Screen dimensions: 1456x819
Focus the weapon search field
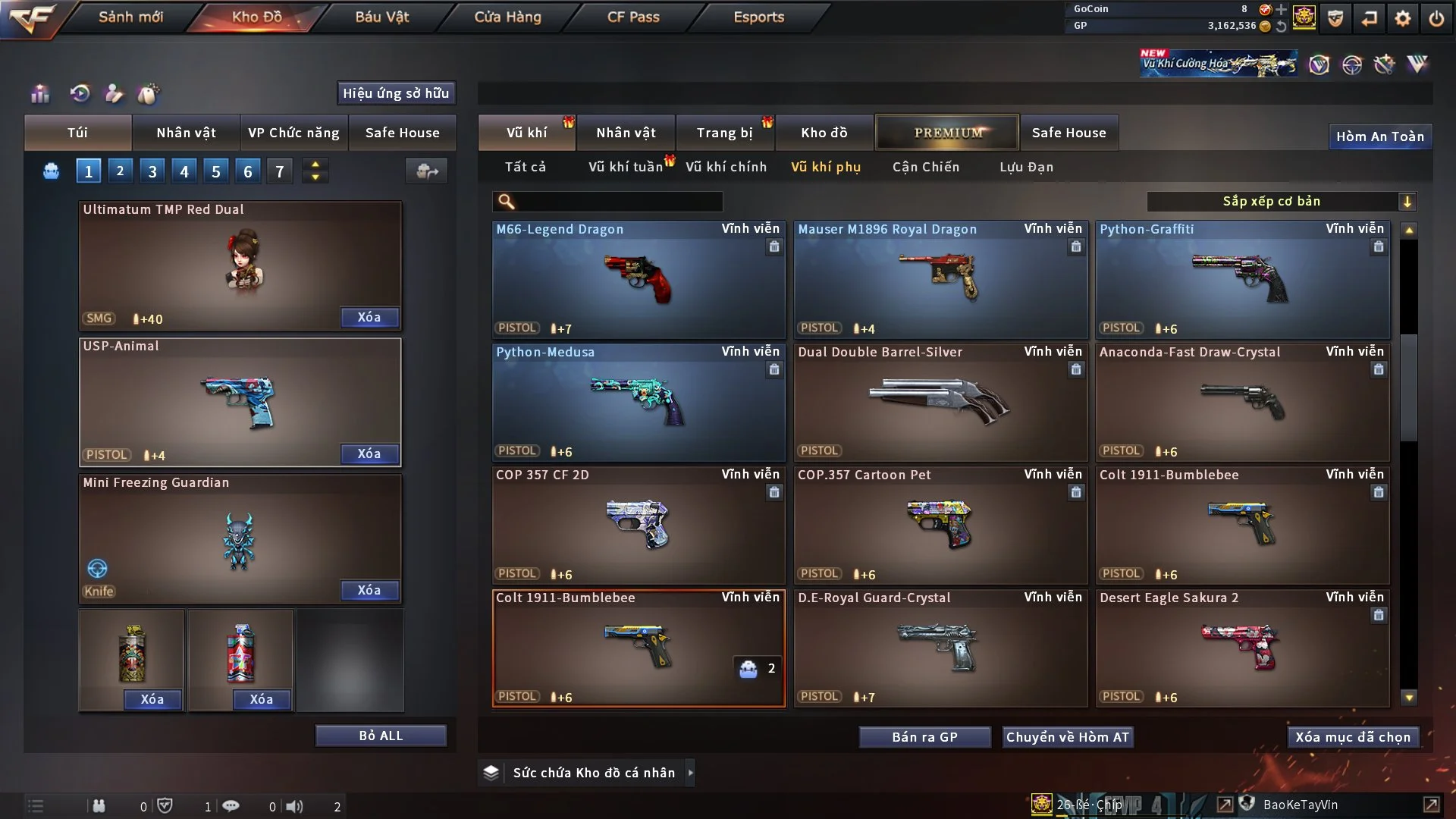(x=618, y=201)
